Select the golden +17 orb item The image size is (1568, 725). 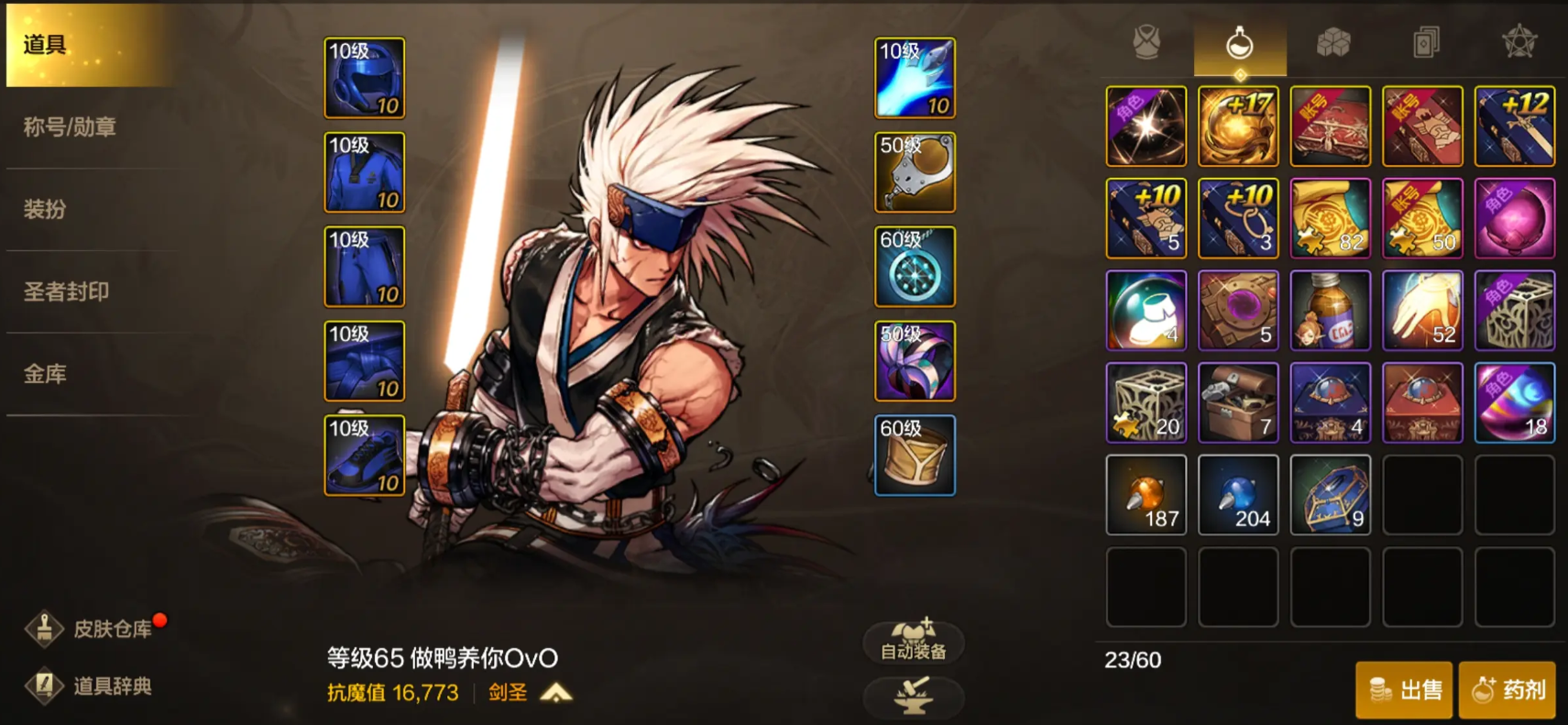tap(1238, 126)
